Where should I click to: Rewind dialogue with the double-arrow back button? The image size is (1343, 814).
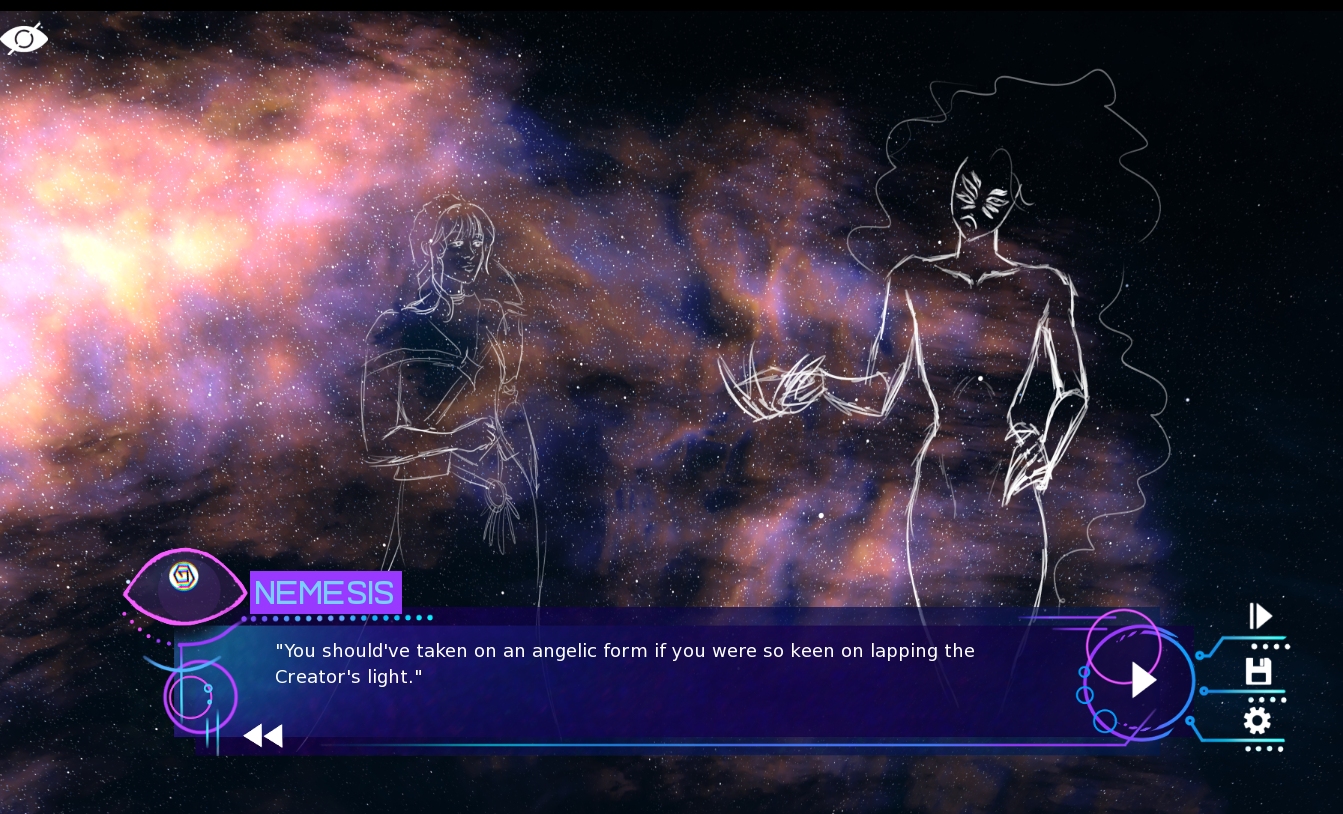(x=263, y=736)
